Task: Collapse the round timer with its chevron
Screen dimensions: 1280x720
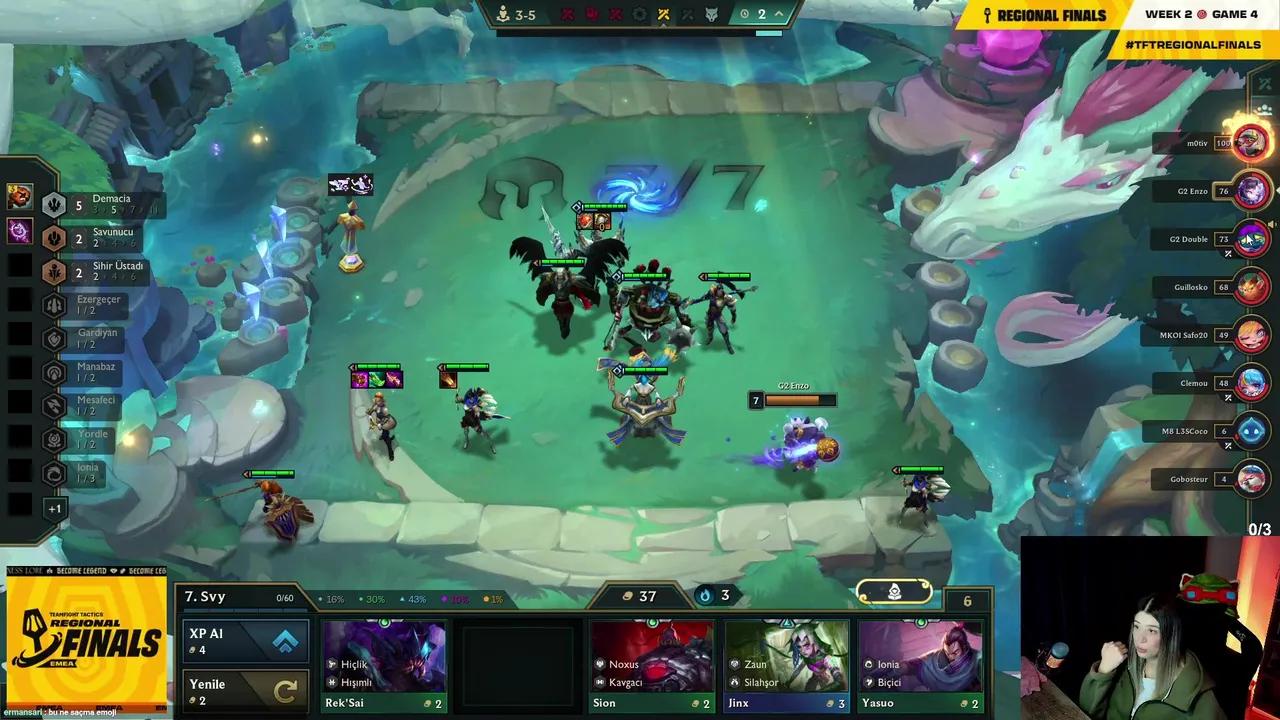Action: point(776,14)
